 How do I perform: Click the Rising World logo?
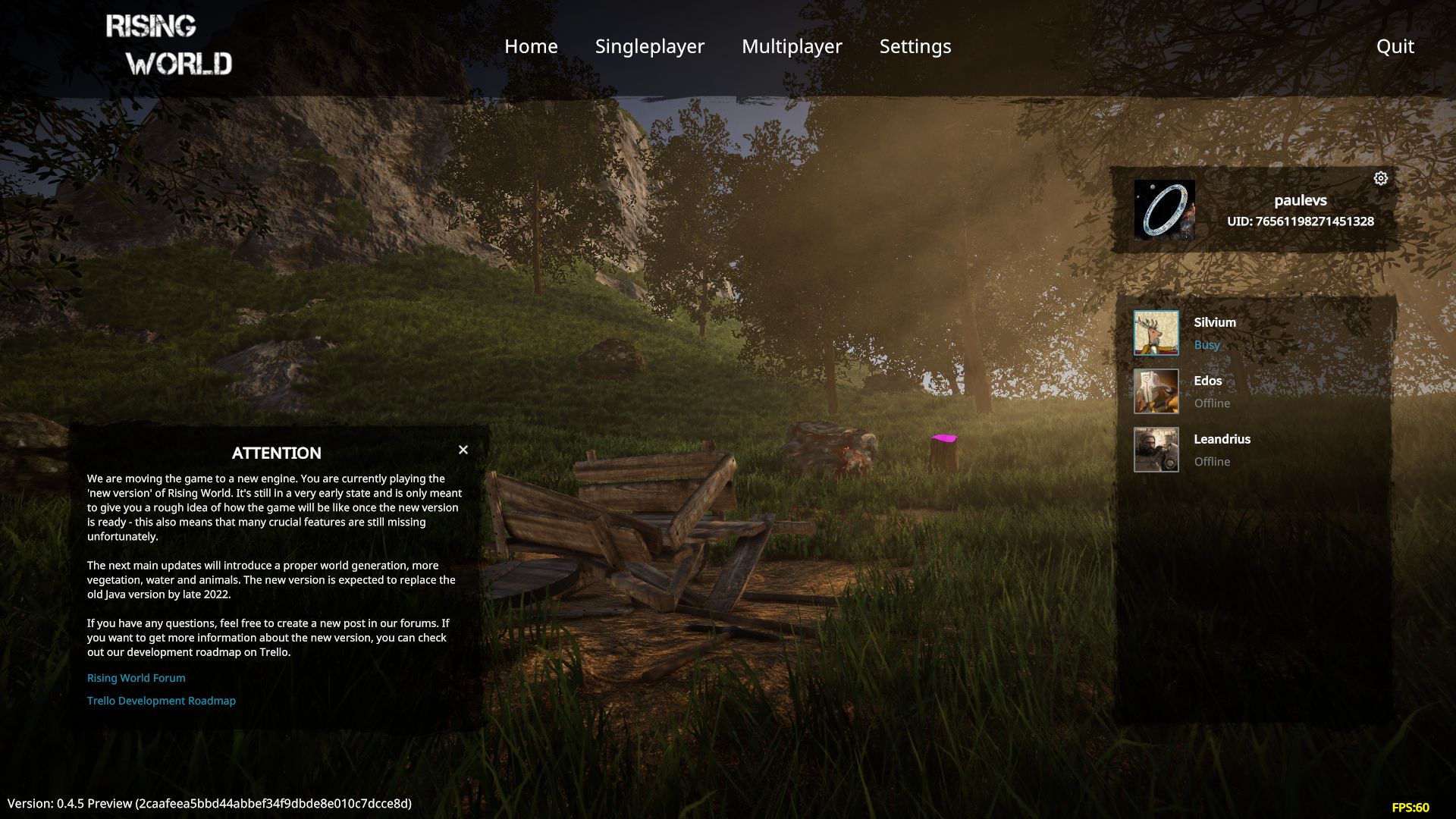click(x=168, y=45)
